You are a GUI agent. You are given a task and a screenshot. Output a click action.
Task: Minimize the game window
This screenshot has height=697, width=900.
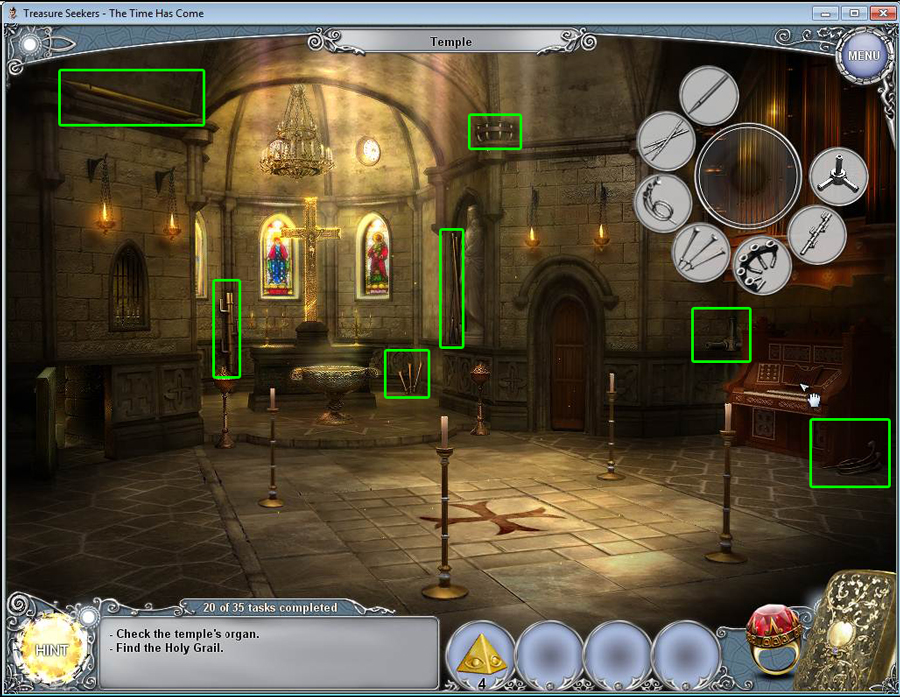coord(825,13)
